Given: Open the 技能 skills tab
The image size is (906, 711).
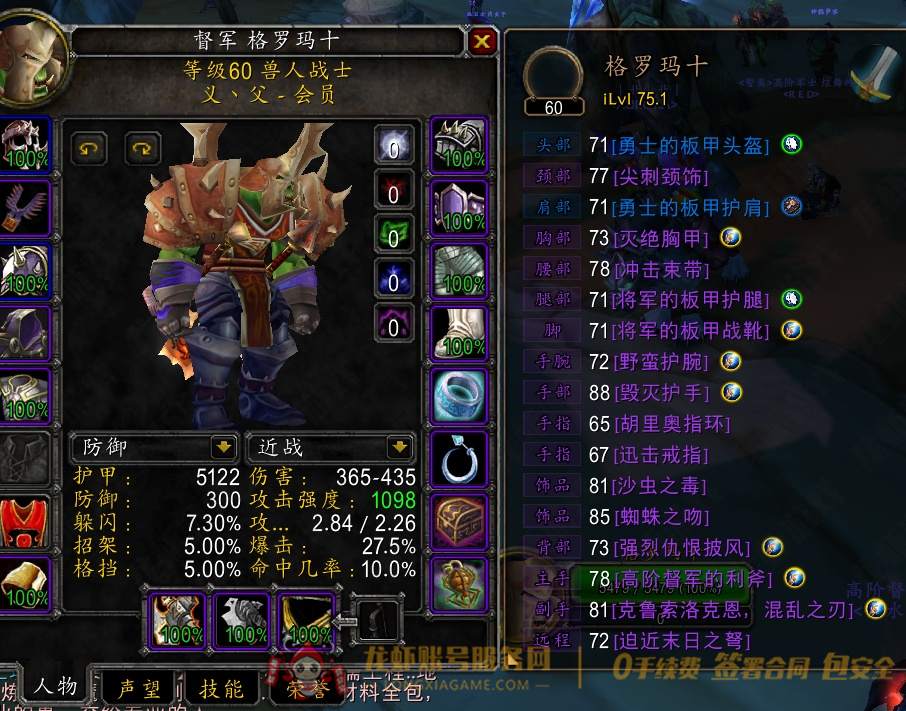Looking at the screenshot, I should click(x=220, y=689).
